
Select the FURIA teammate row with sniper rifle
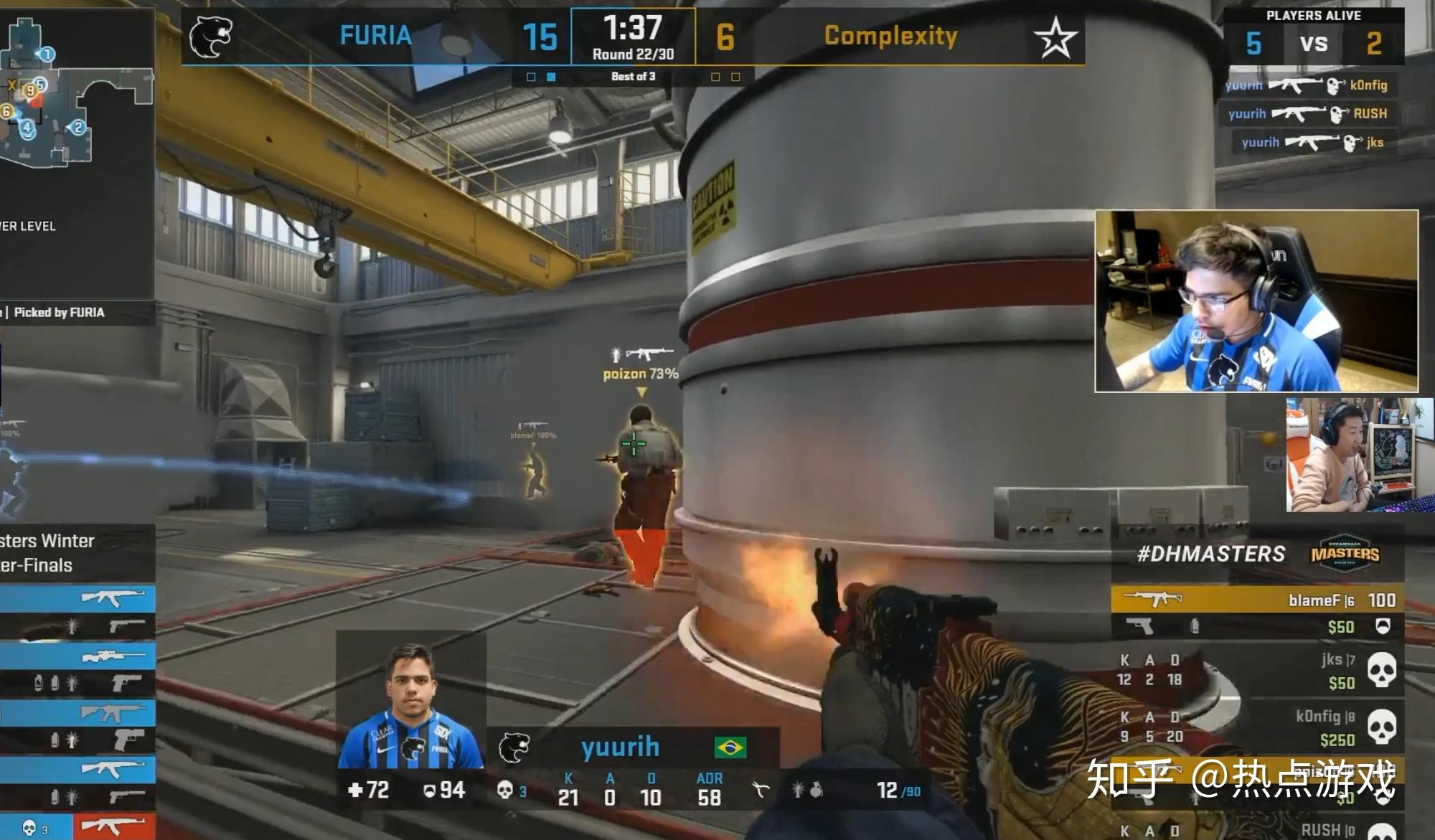[77, 656]
